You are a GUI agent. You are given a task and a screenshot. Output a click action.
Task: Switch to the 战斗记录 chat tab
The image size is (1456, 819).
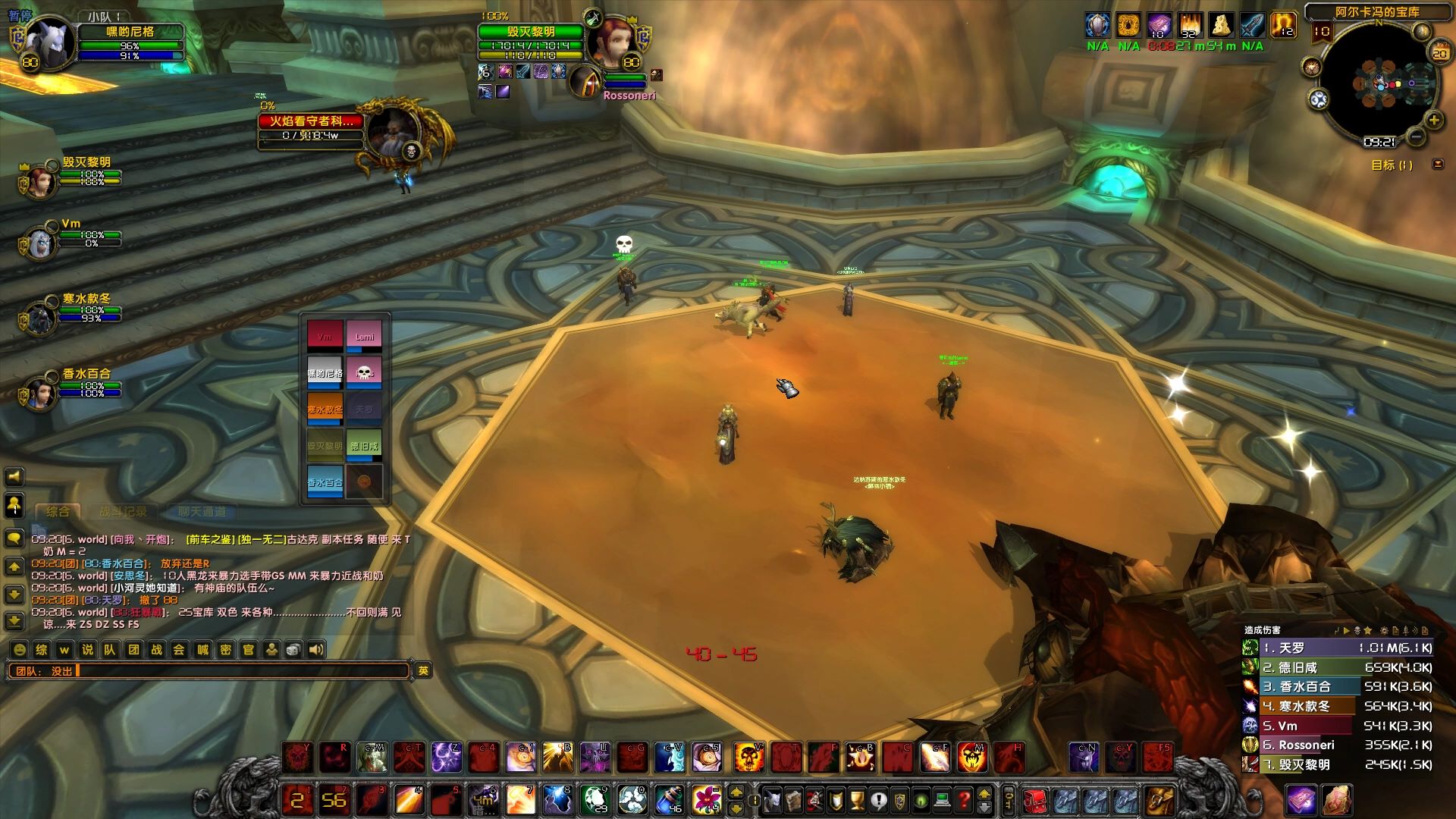coord(123,512)
